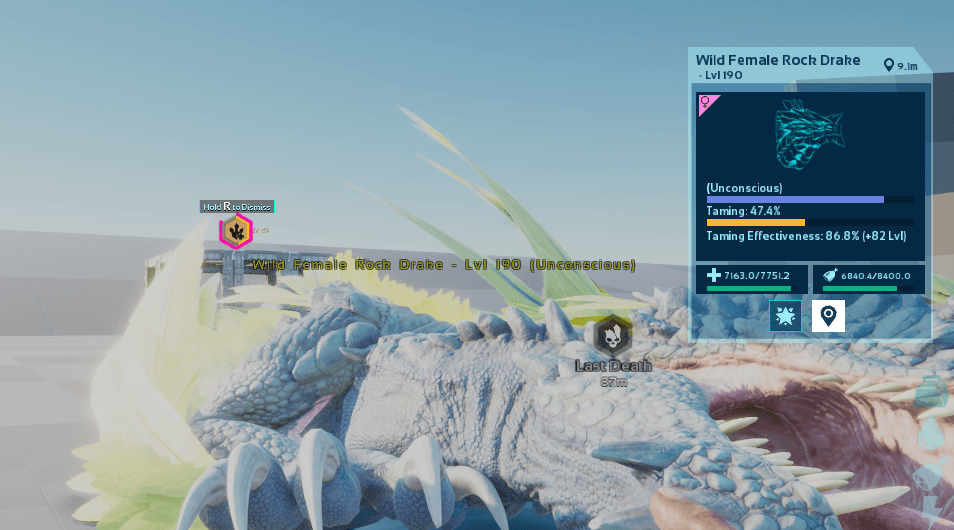Select the Last Death skull marker
Viewport: 954px width, 530px height.
tap(612, 336)
